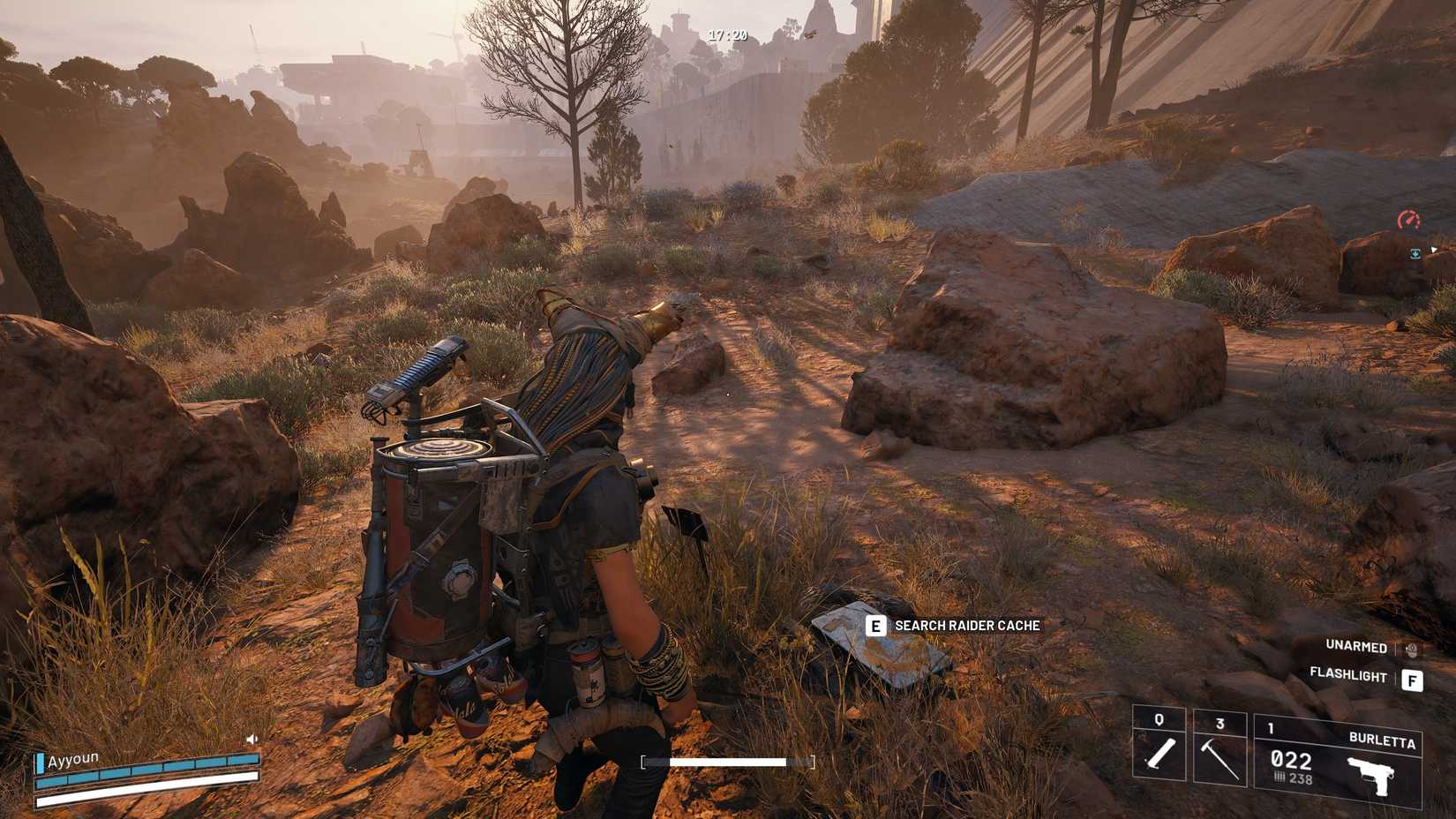This screenshot has width=1456, height=819.
Task: Select the hotbar slot labeled Q
Action: click(1158, 719)
